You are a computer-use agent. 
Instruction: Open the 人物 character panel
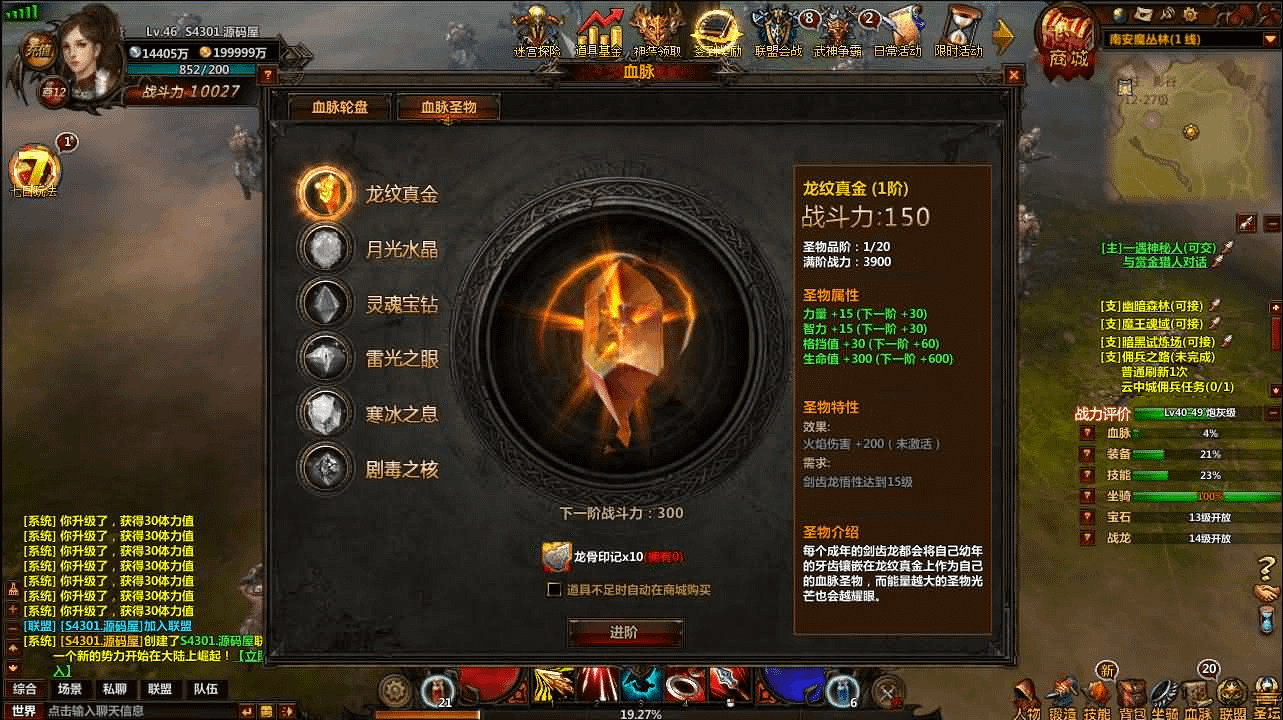(1027, 698)
